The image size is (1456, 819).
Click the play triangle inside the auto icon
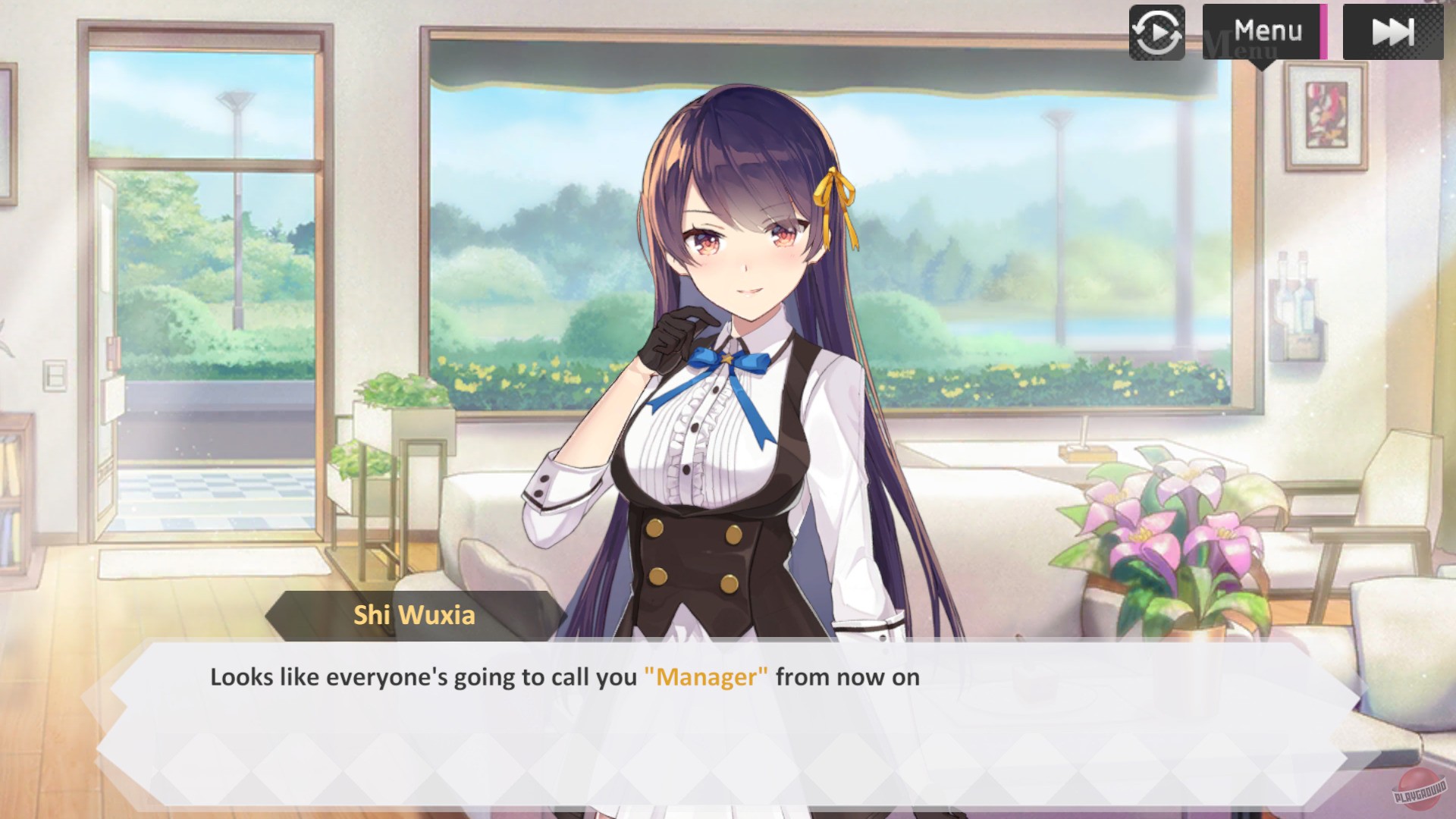click(1159, 33)
